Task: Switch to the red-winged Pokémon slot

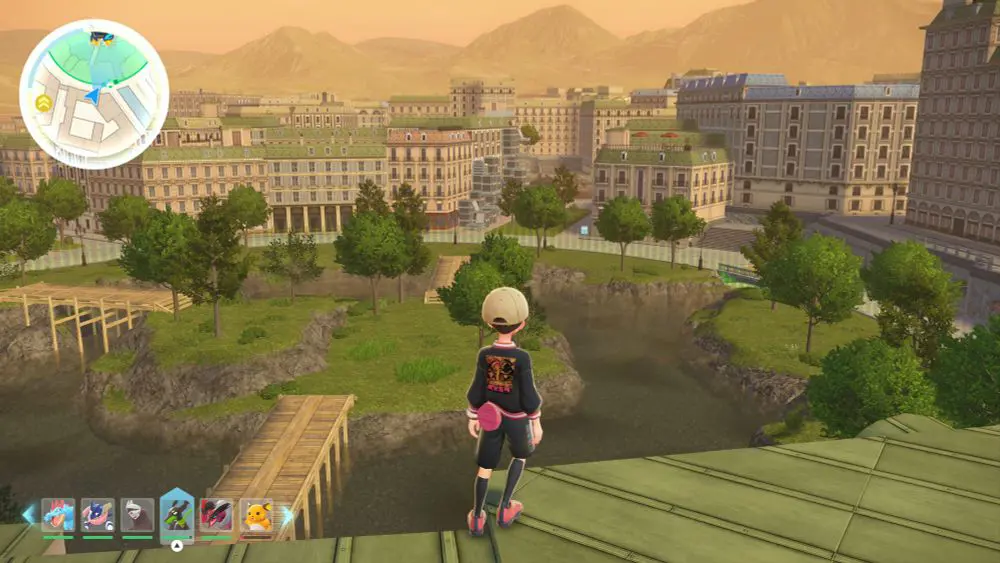Action: (x=216, y=515)
